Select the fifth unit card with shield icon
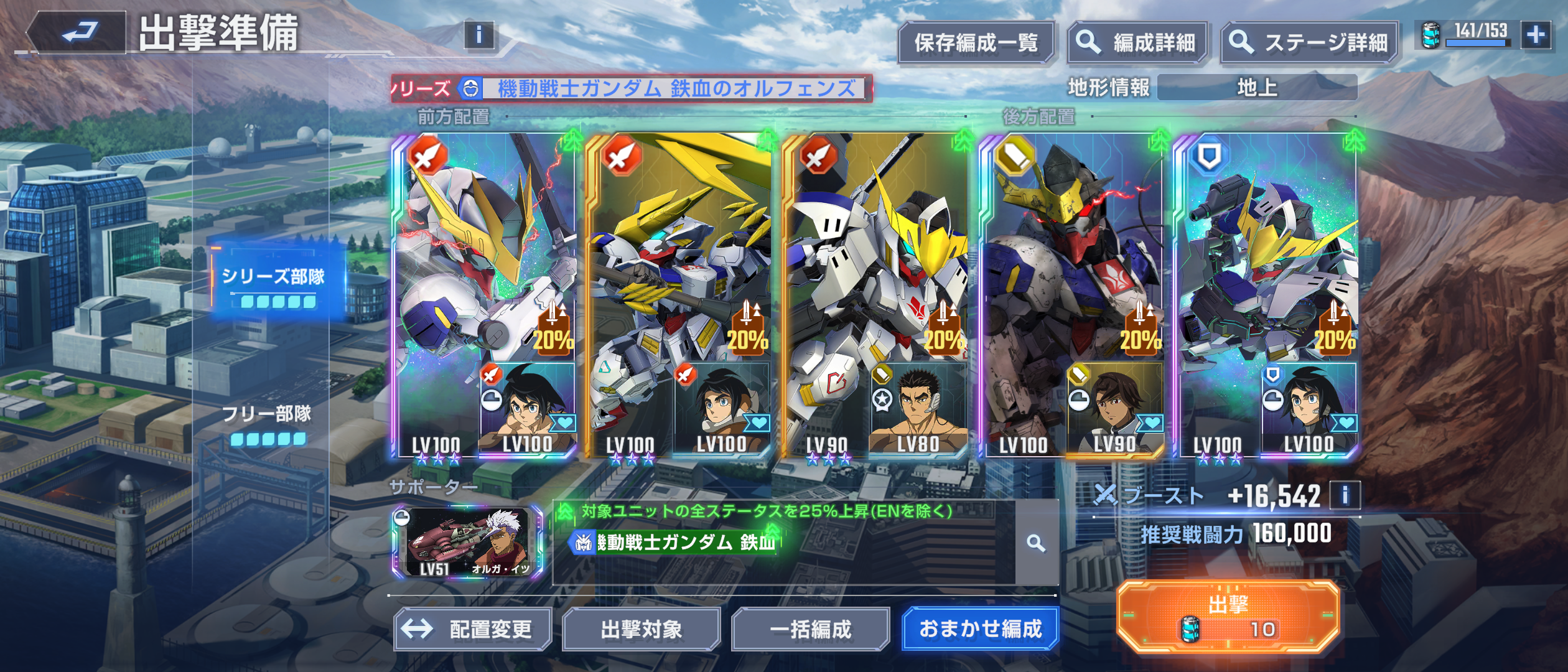The width and height of the screenshot is (1568, 672). pos(1266,296)
